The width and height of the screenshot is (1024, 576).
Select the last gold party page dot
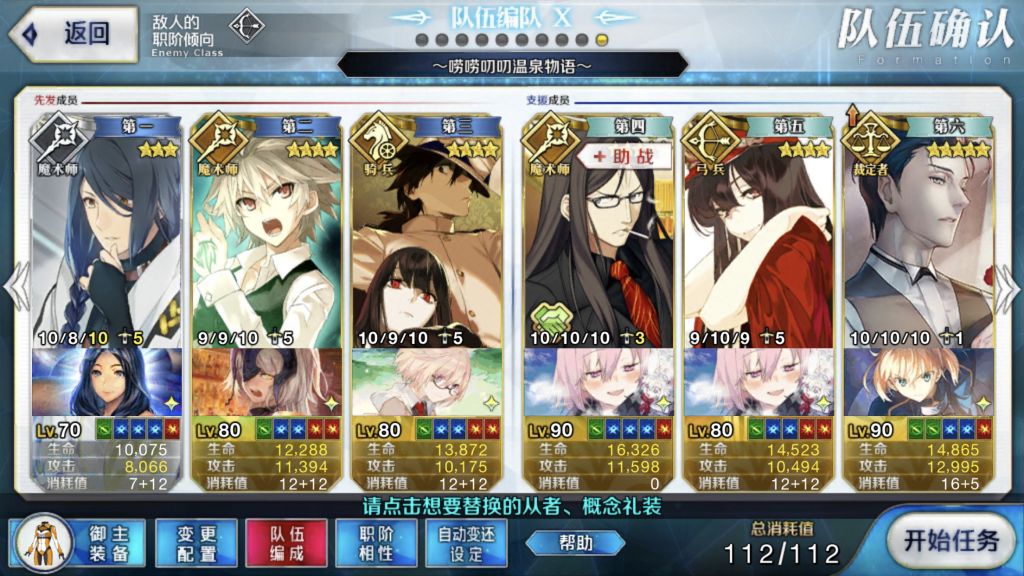[602, 39]
